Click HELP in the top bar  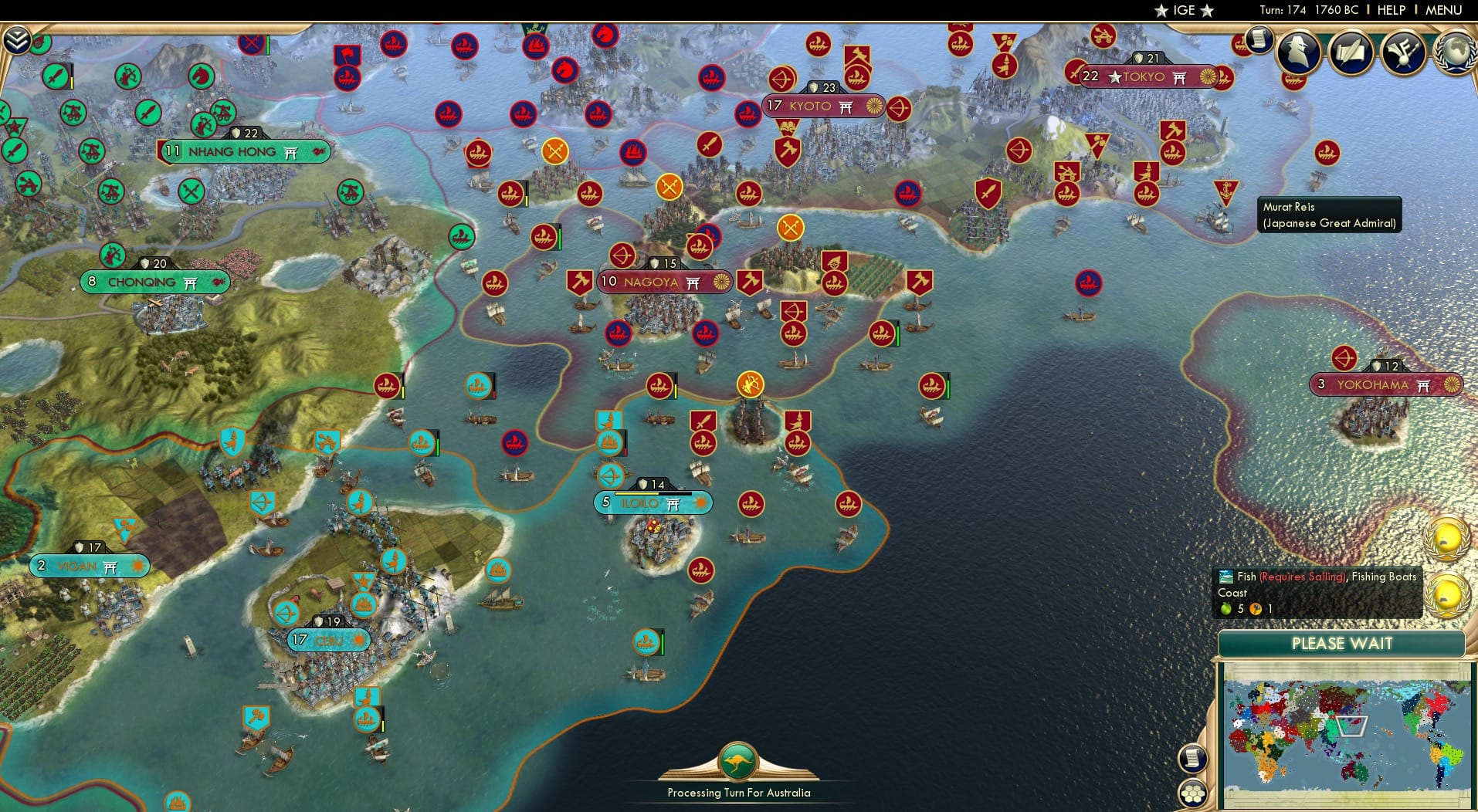point(1391,10)
